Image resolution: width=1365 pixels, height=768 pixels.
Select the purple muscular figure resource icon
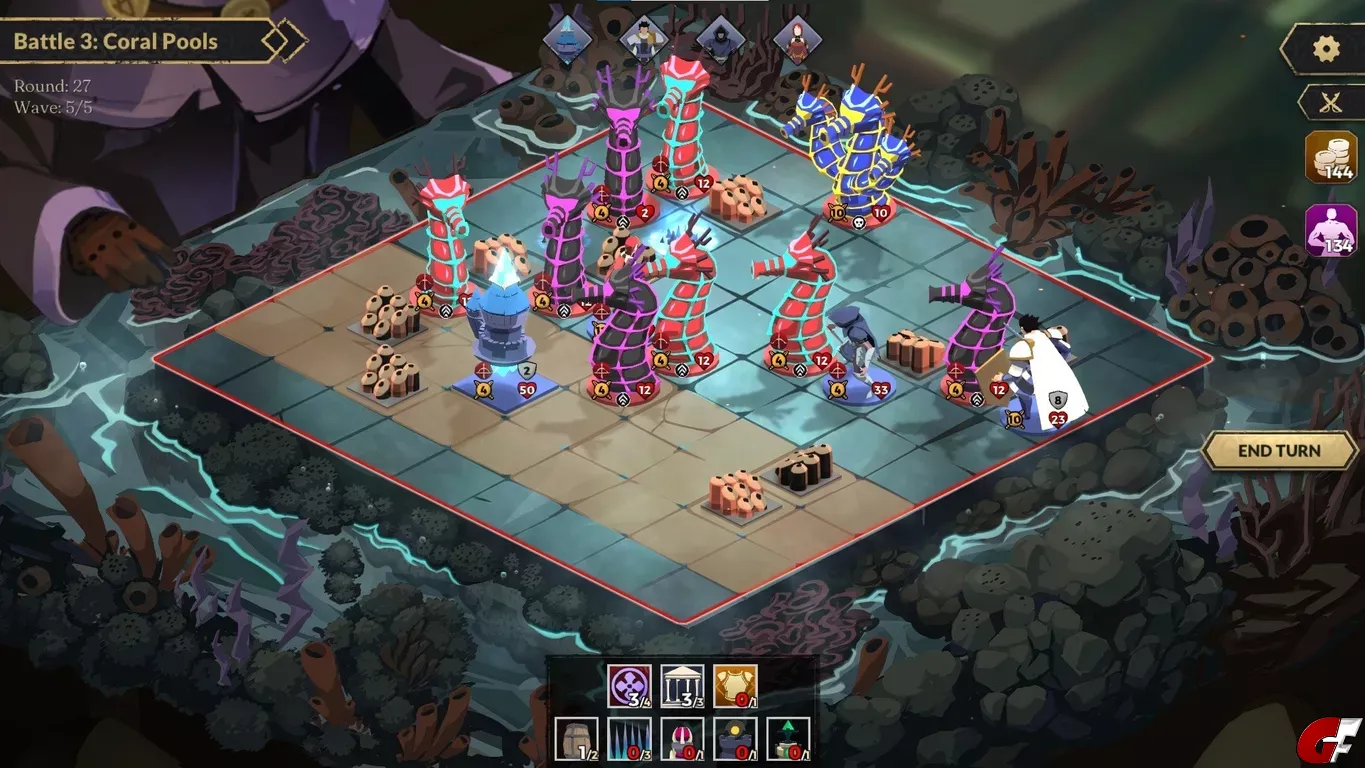pyautogui.click(x=1330, y=231)
